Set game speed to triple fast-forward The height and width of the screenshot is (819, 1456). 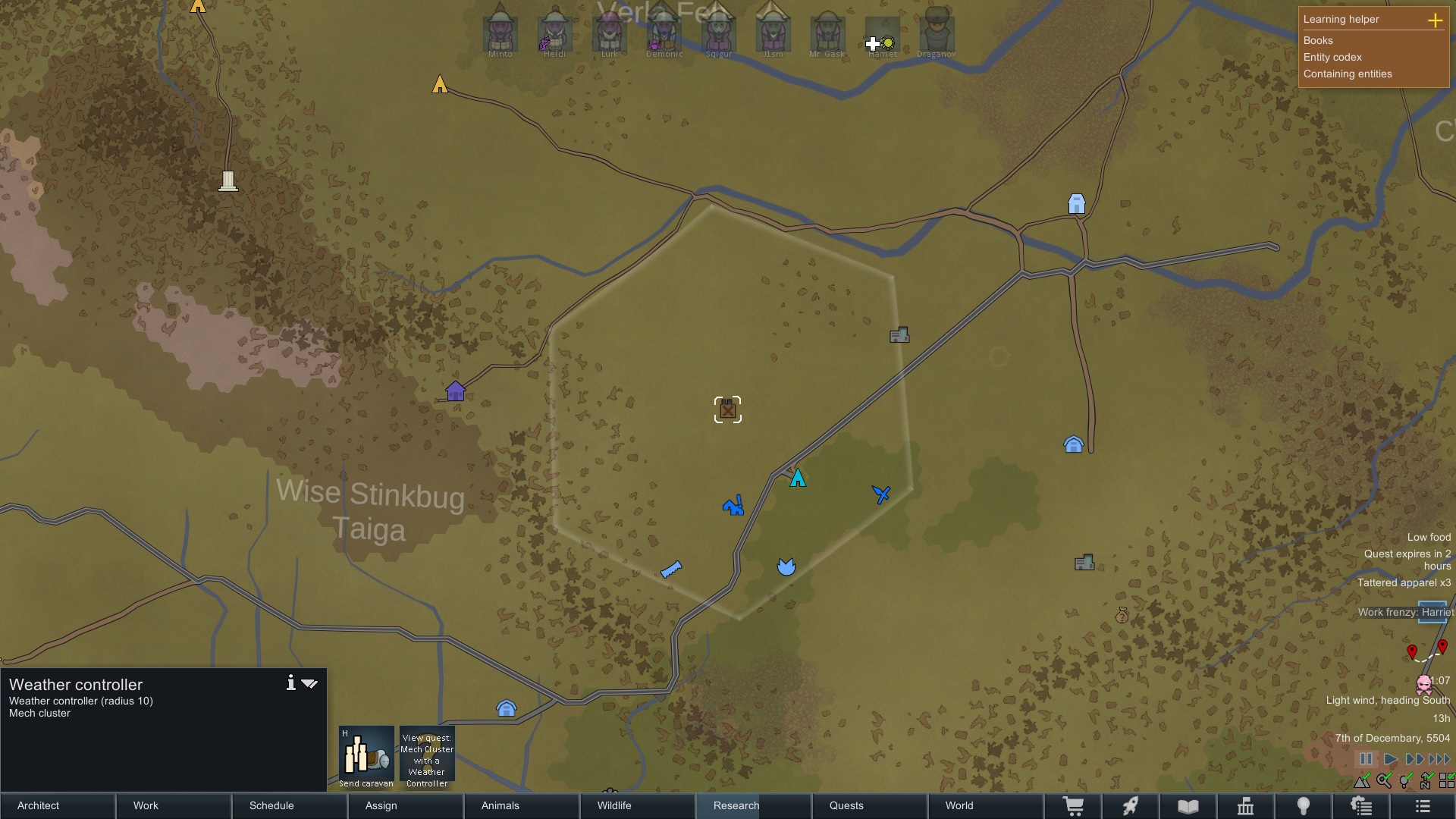[x=1439, y=759]
